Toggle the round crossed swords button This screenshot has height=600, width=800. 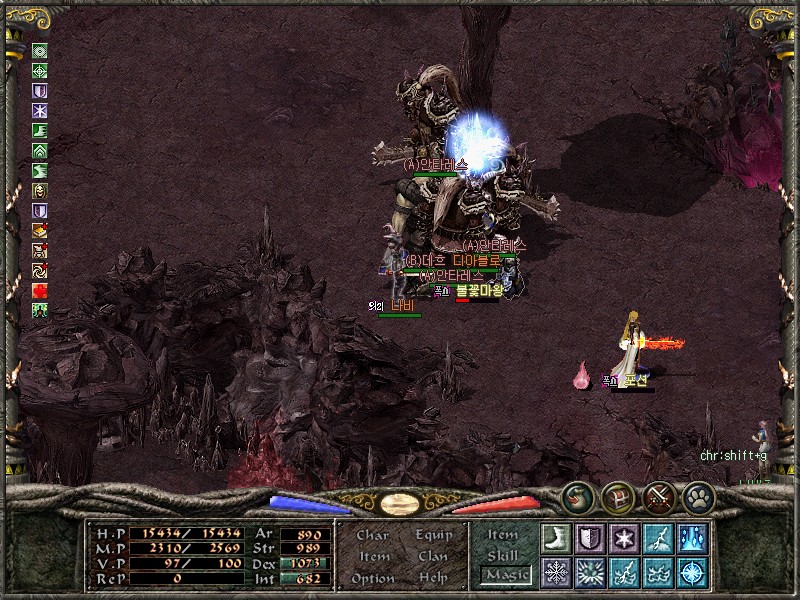pos(658,496)
